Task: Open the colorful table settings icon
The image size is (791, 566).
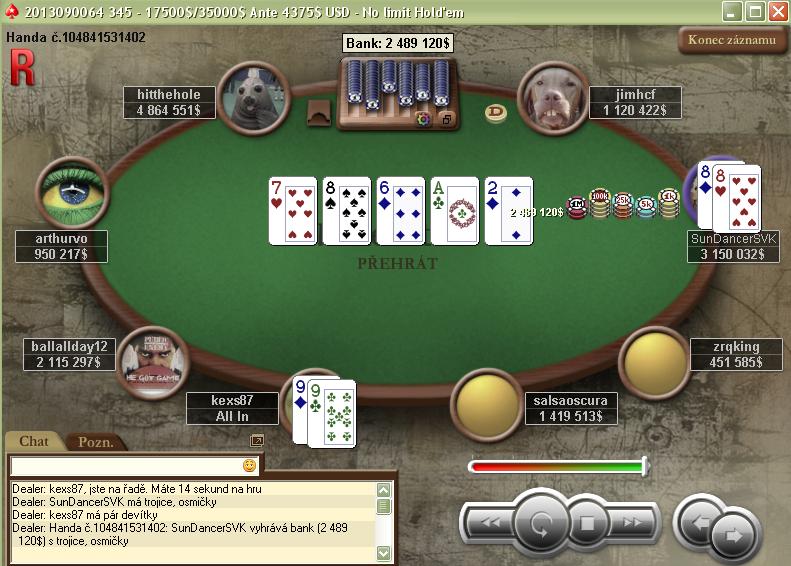Action: tap(423, 120)
